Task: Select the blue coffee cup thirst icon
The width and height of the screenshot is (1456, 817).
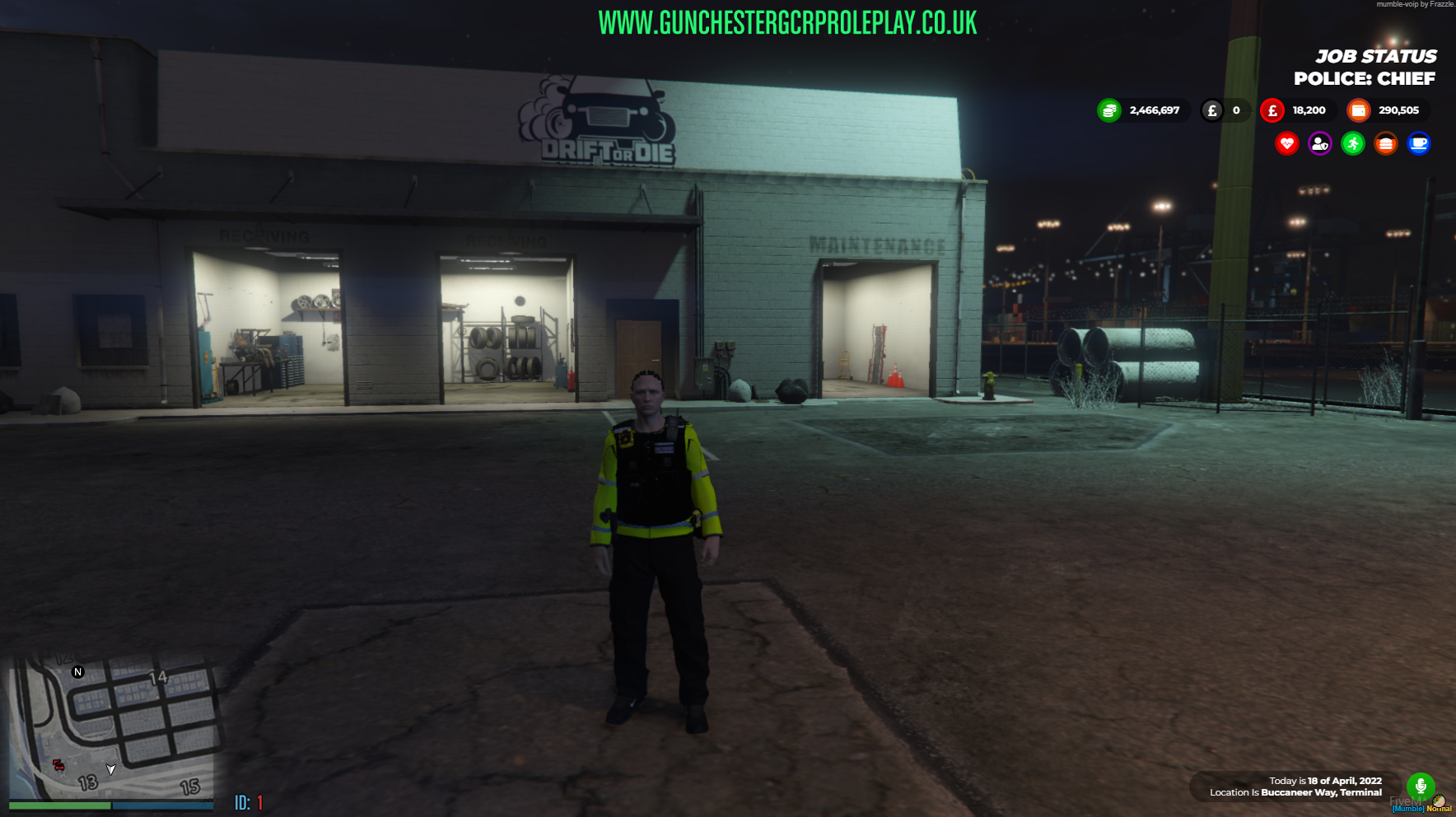Action: (1420, 144)
